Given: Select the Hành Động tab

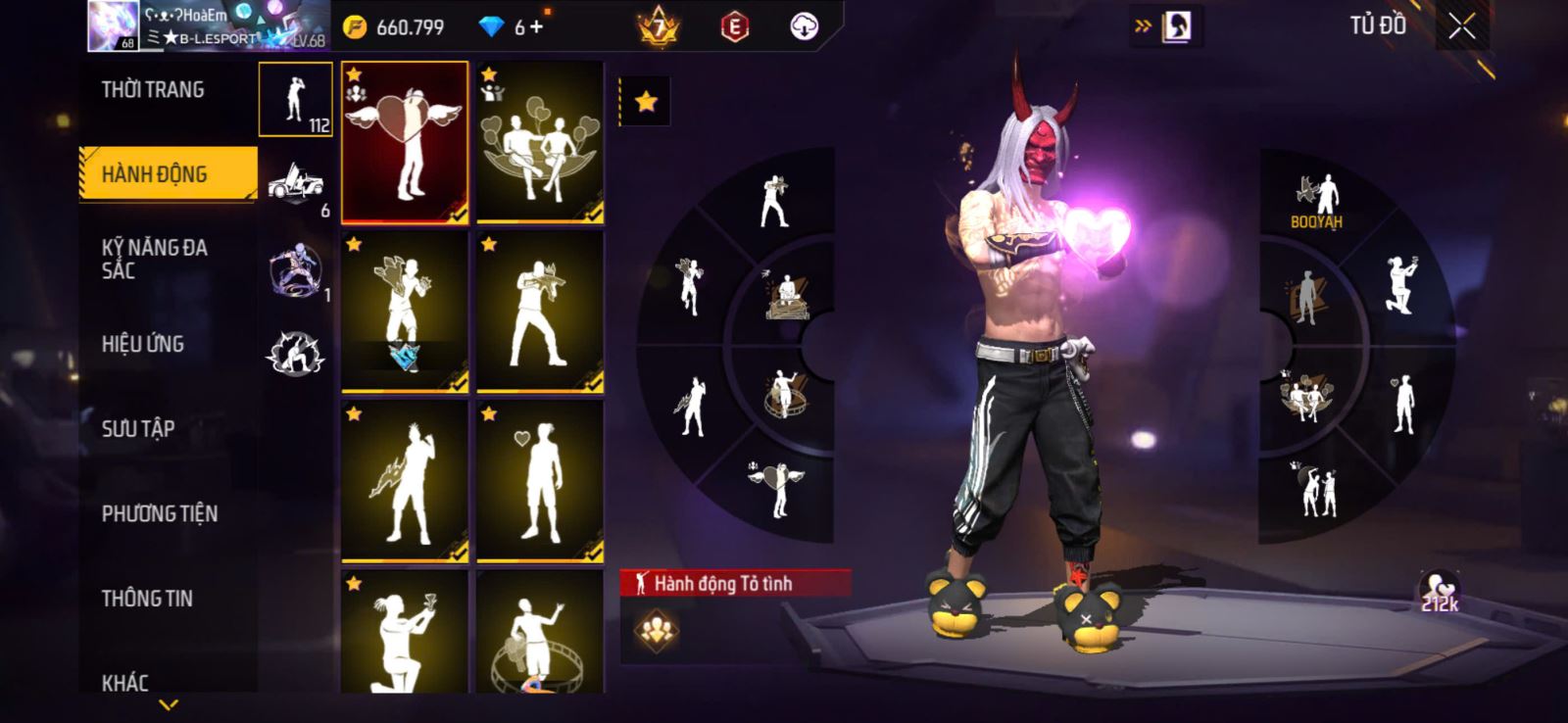Looking at the screenshot, I should [155, 174].
